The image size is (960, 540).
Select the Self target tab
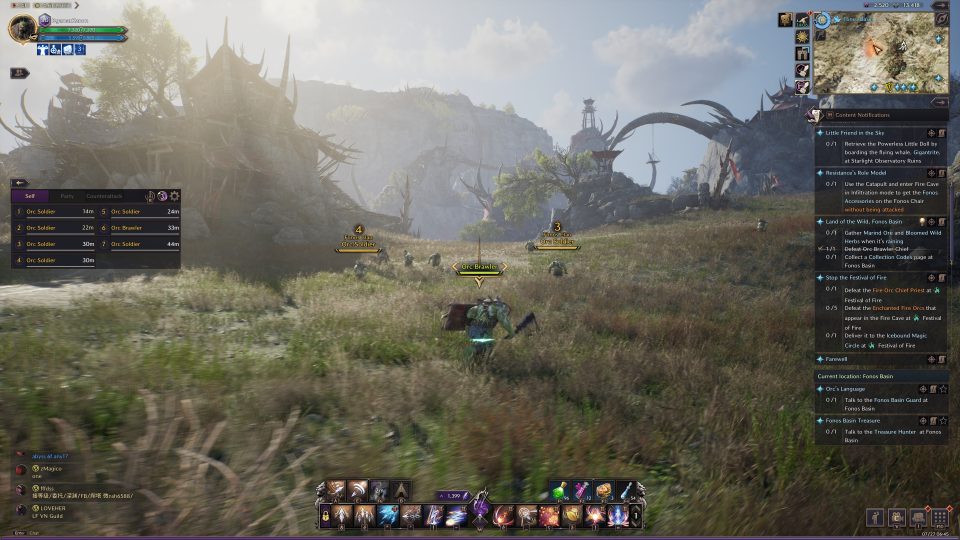point(30,196)
